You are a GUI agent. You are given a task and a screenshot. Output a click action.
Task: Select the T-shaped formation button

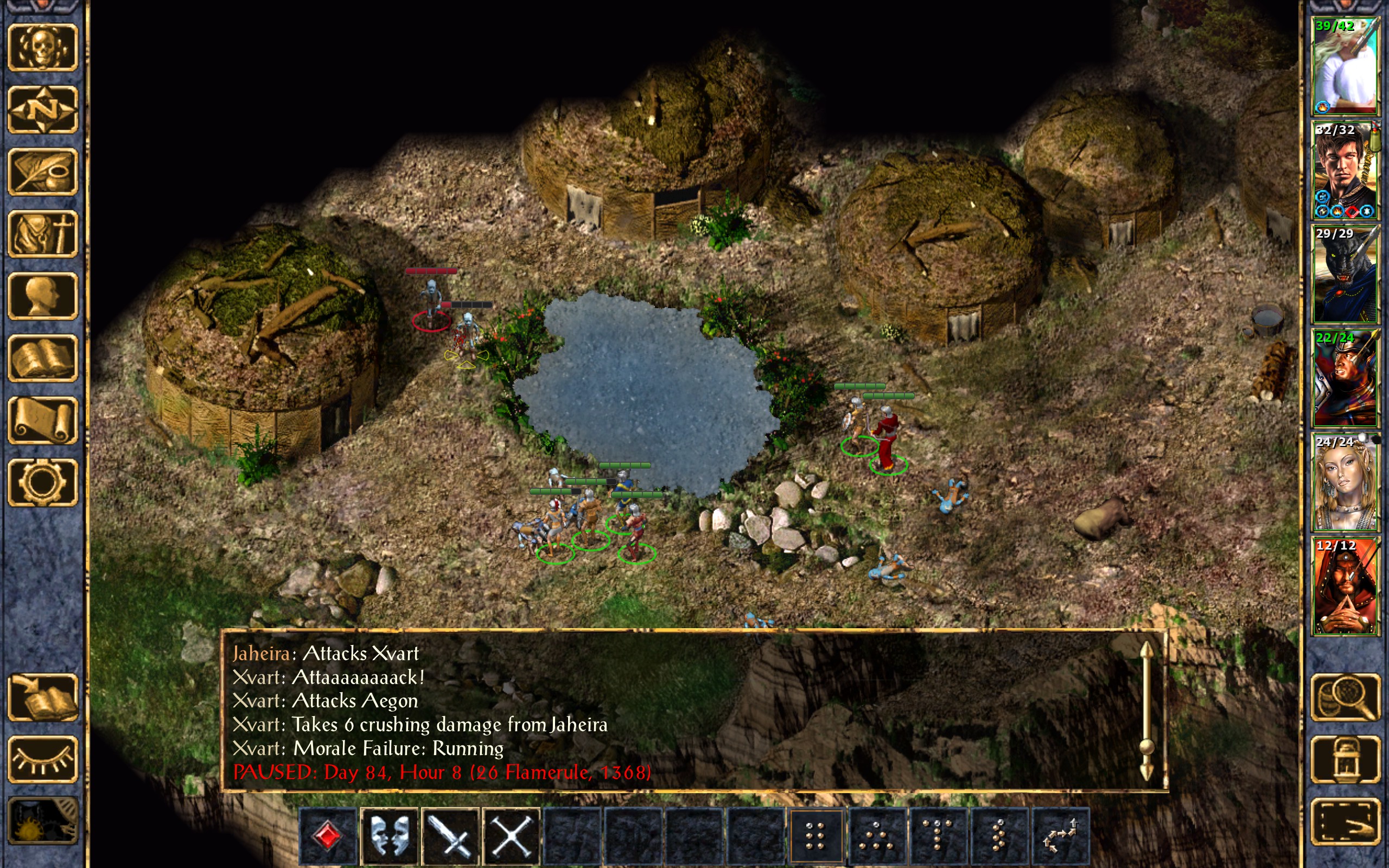click(x=938, y=836)
